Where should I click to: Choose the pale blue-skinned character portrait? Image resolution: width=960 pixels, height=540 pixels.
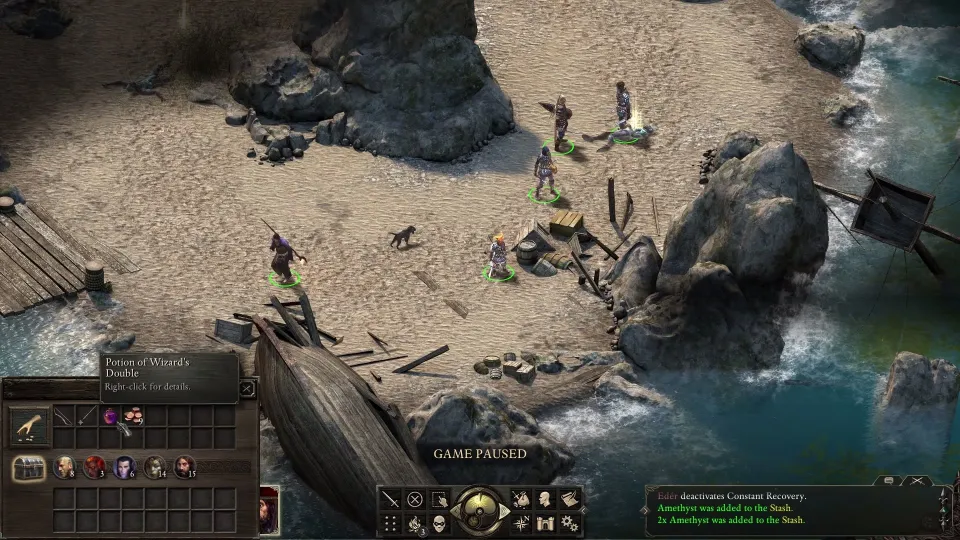[124, 466]
